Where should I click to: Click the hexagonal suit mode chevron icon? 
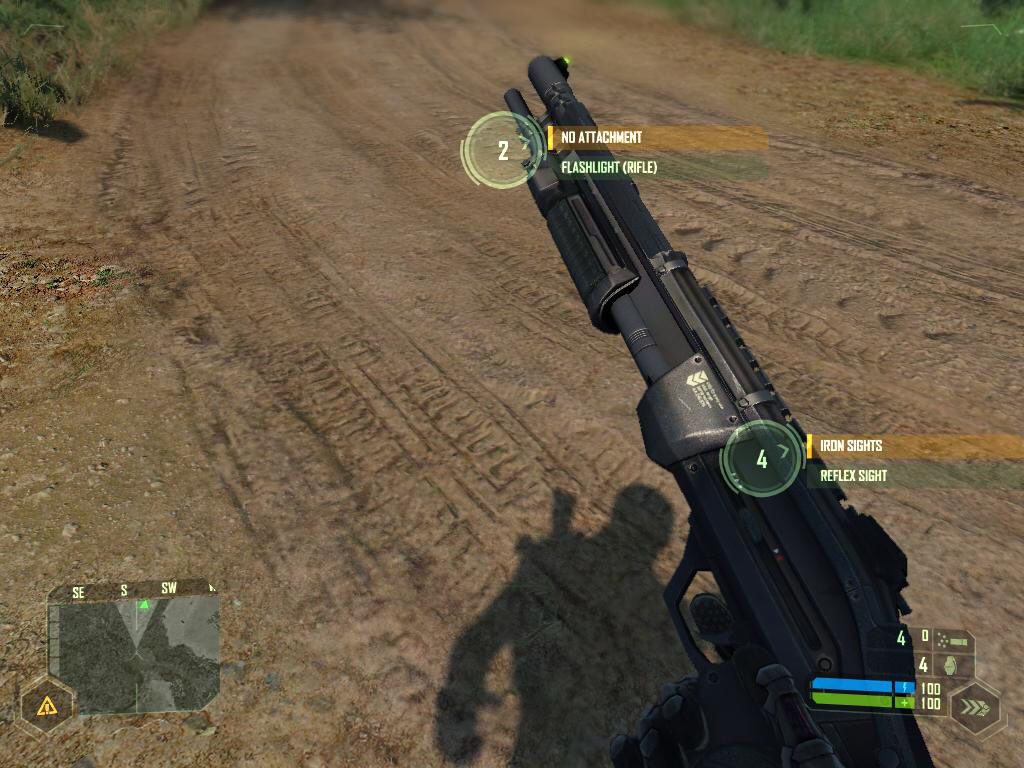974,707
